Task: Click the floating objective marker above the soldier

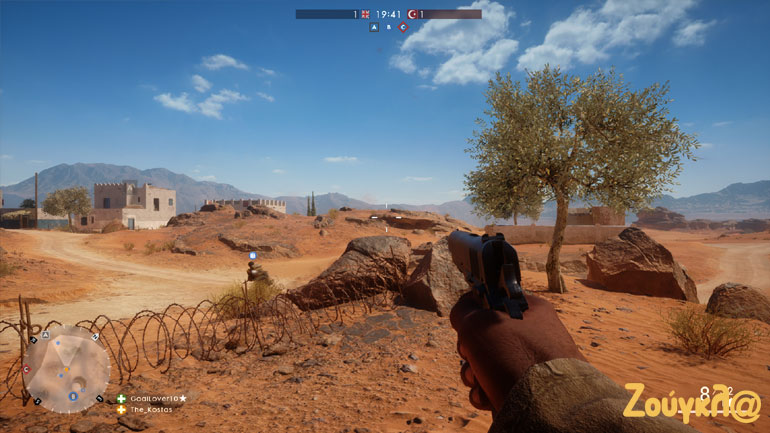Action: tap(252, 256)
